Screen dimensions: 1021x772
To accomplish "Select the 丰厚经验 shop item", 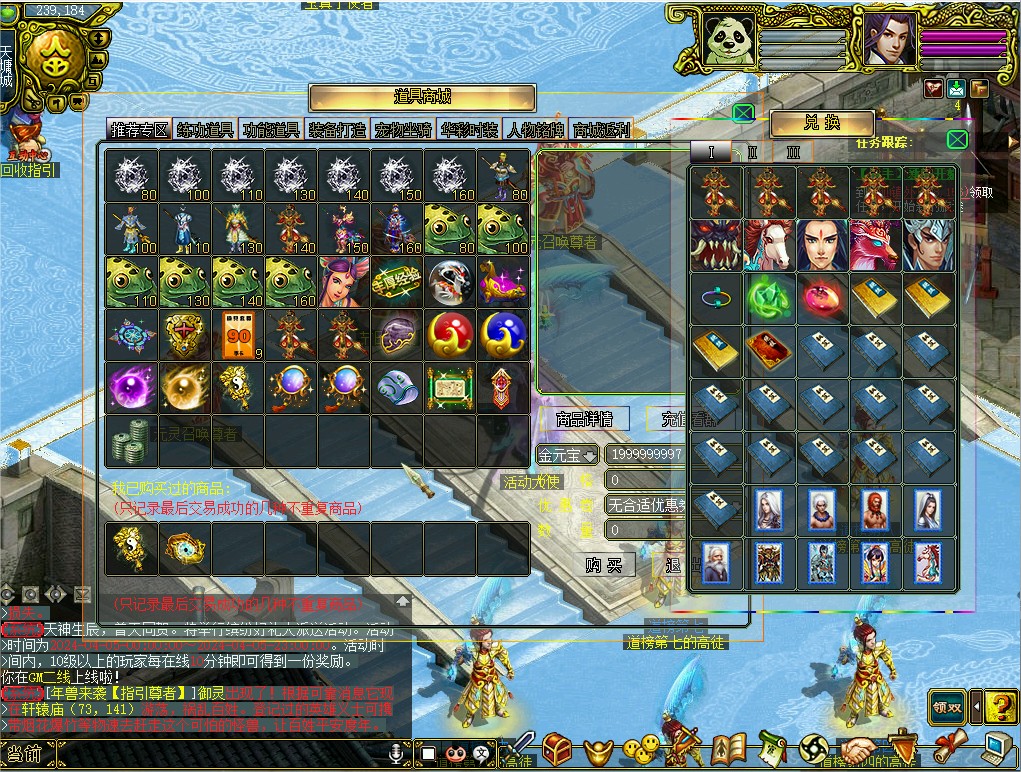I will 397,282.
